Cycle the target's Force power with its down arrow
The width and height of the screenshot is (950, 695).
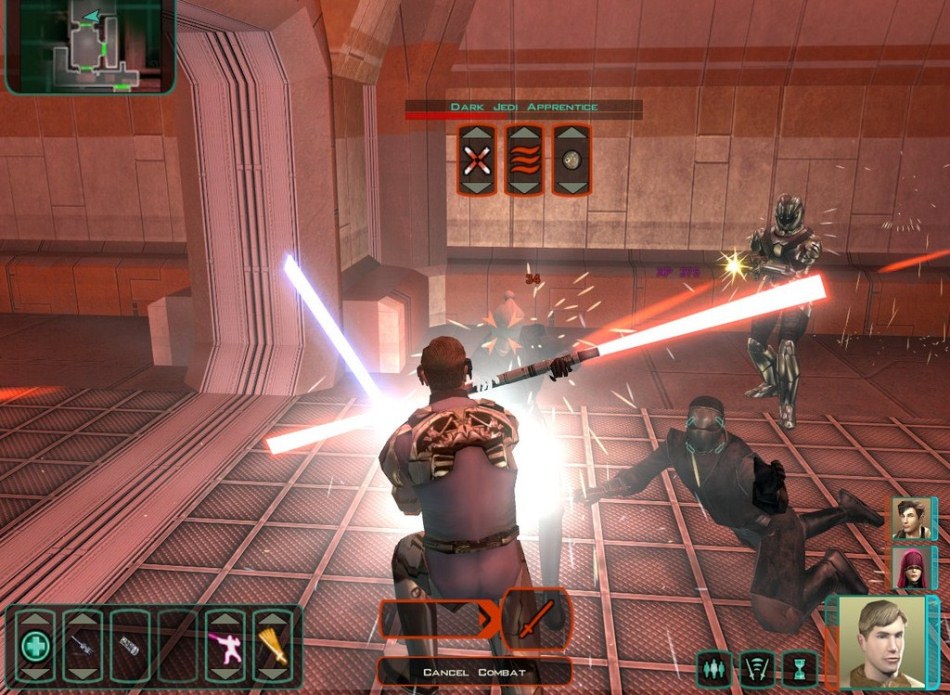524,187
